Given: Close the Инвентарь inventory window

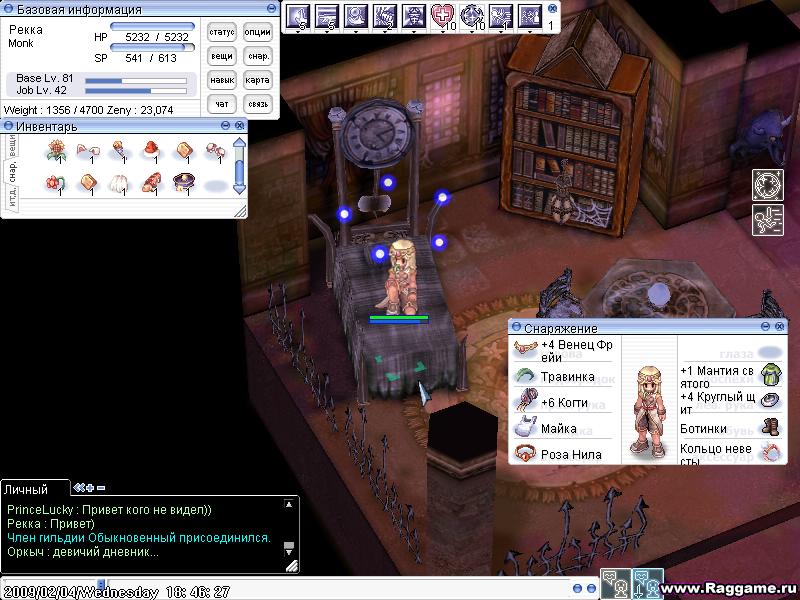Looking at the screenshot, I should (x=240, y=126).
